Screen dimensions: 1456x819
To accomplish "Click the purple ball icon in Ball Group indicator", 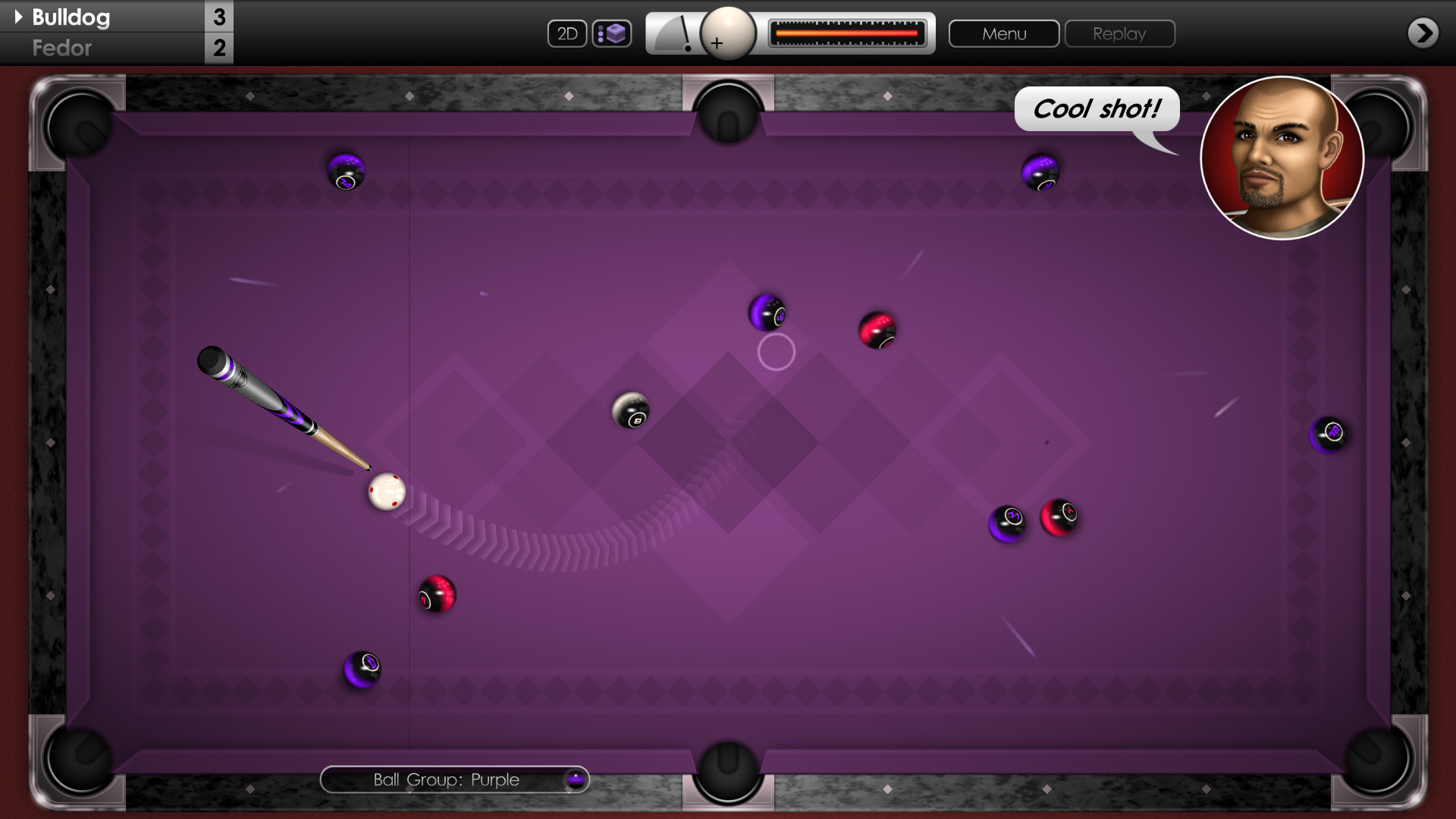I will [x=574, y=780].
